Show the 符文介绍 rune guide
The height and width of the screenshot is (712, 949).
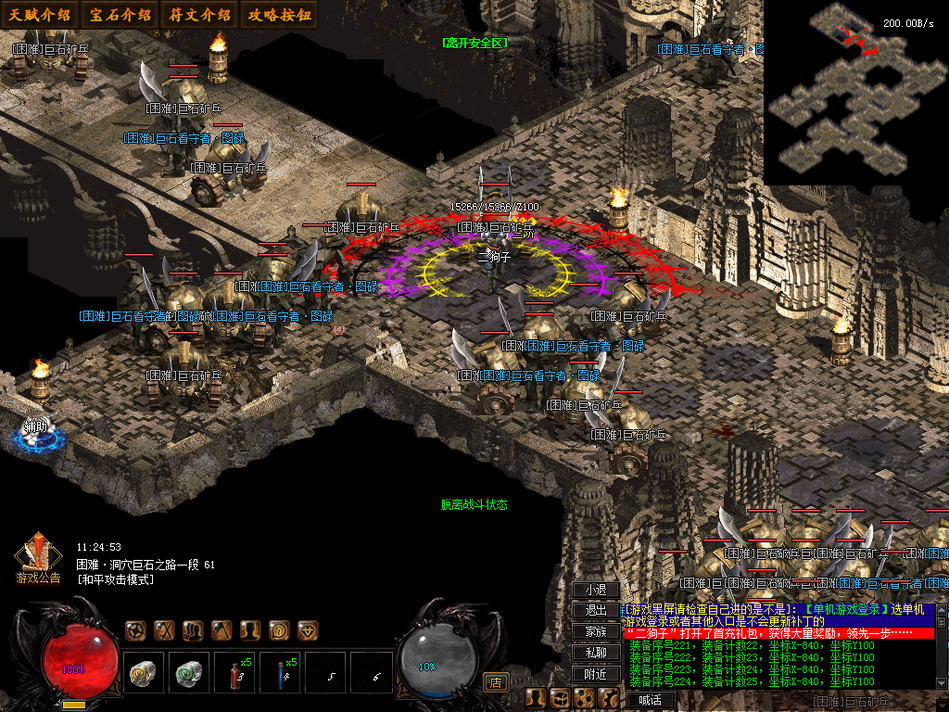pos(200,15)
